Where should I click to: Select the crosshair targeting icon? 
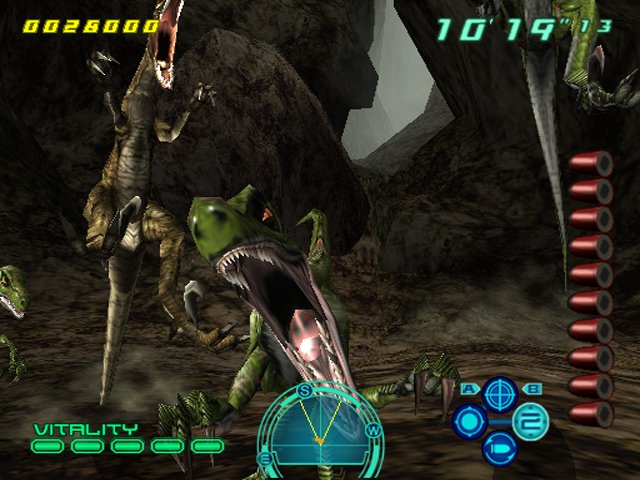(x=499, y=393)
